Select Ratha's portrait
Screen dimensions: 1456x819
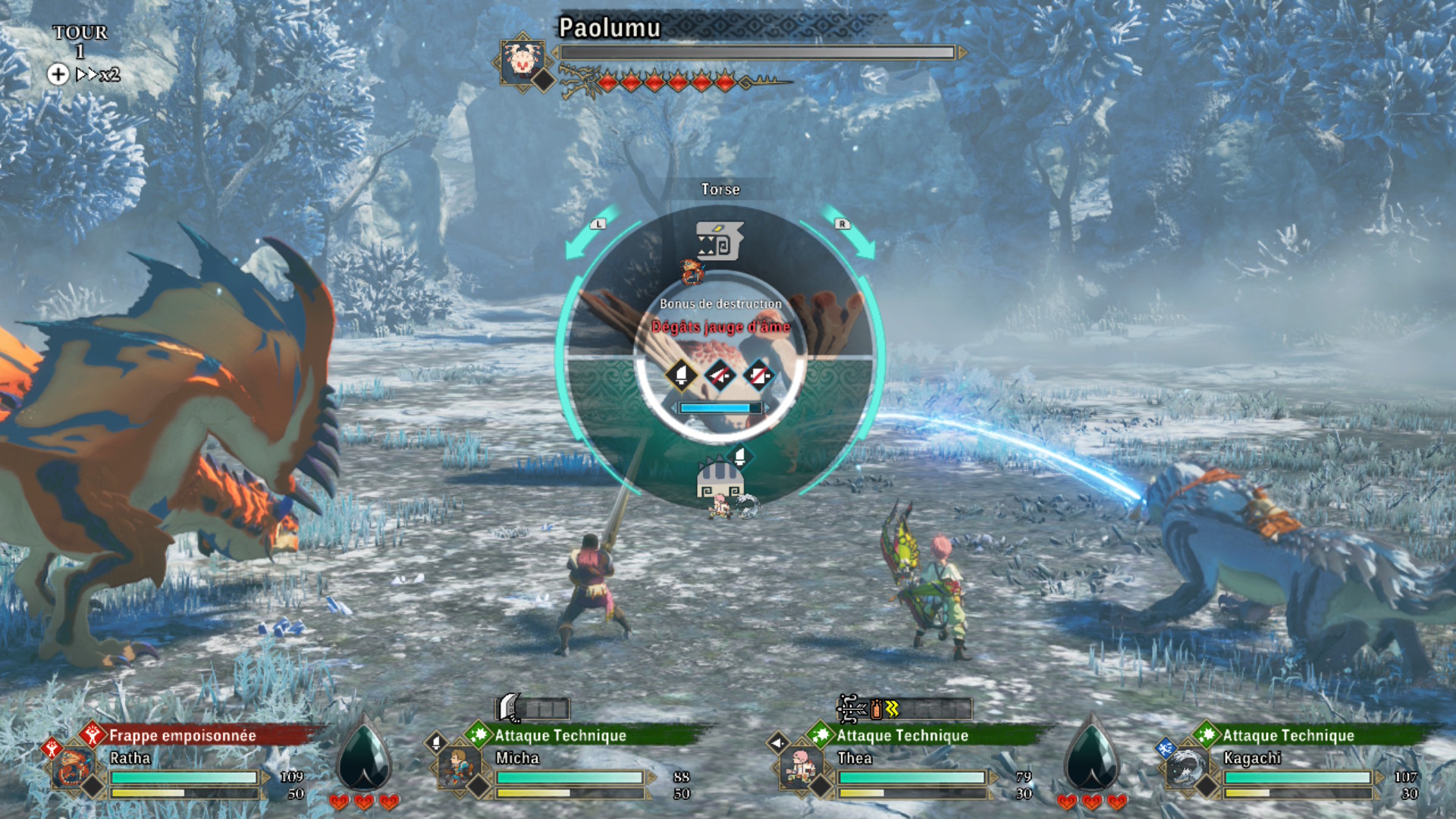click(x=74, y=769)
